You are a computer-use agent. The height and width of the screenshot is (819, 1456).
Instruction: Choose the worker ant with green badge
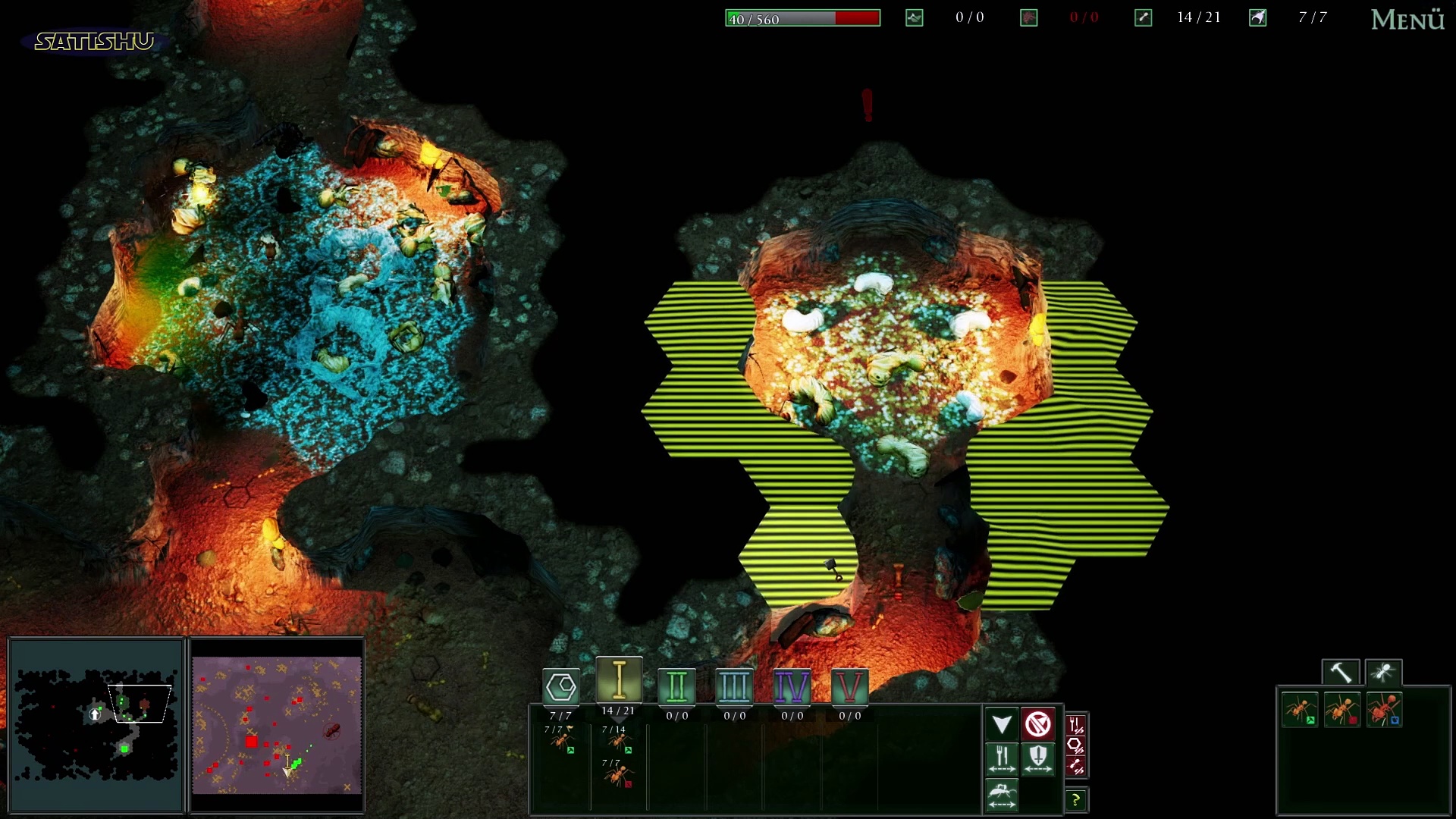tap(1300, 711)
